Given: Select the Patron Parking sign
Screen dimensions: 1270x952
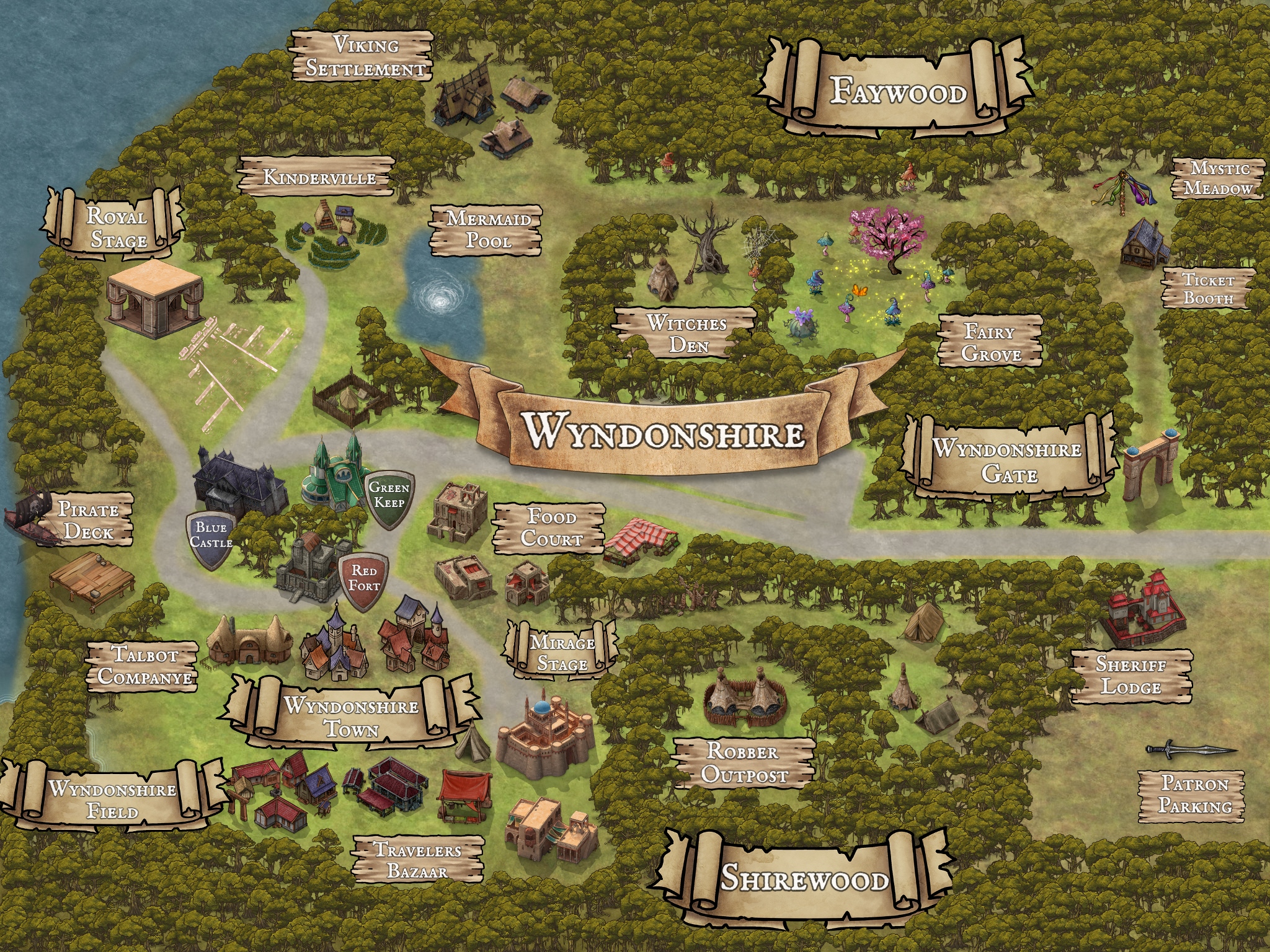Looking at the screenshot, I should tap(1194, 795).
